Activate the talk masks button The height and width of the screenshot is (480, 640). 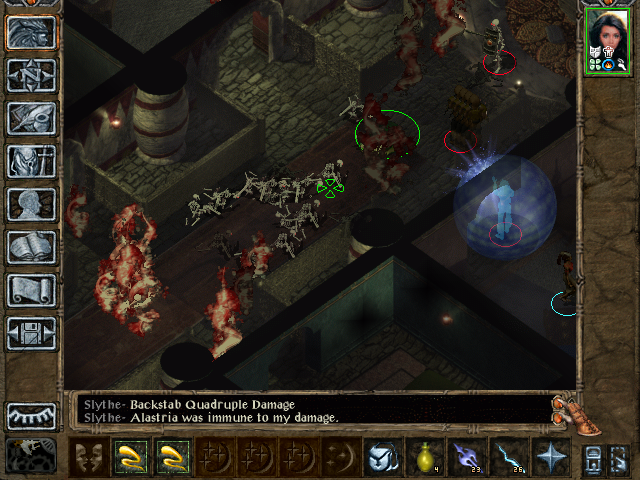[x=89, y=457]
